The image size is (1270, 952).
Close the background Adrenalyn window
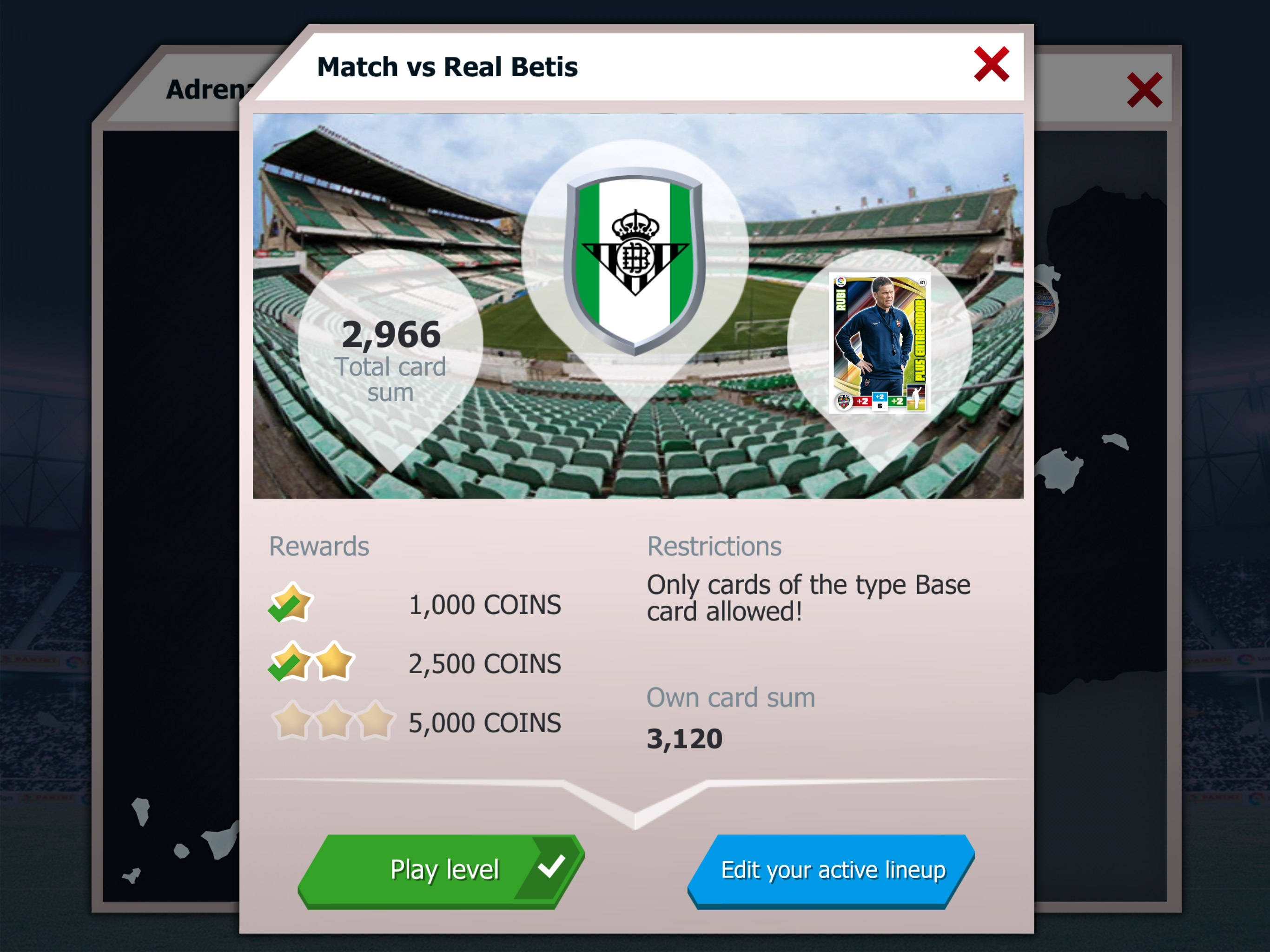pyautogui.click(x=1144, y=90)
